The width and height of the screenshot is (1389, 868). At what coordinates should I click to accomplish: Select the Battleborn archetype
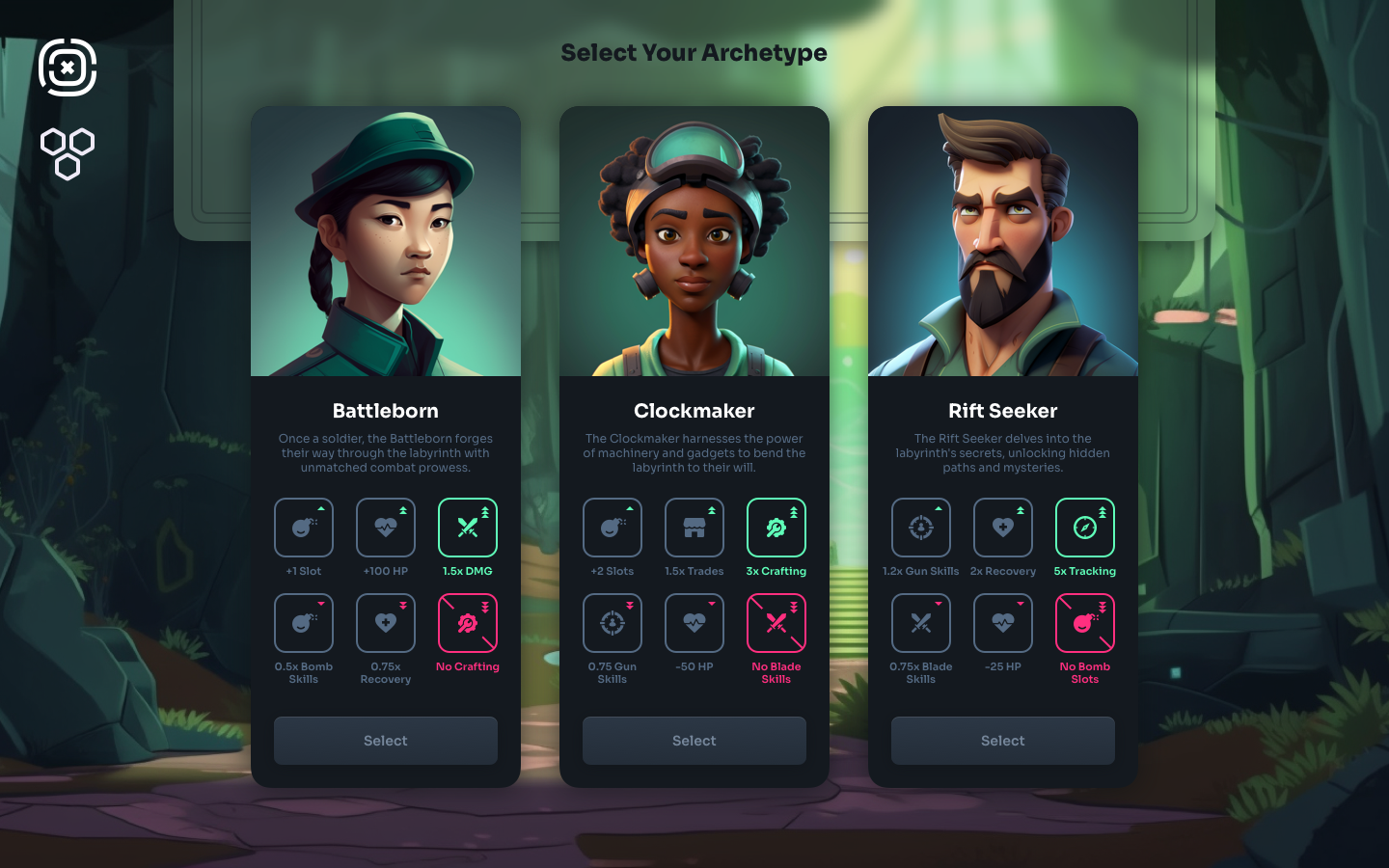(x=386, y=741)
